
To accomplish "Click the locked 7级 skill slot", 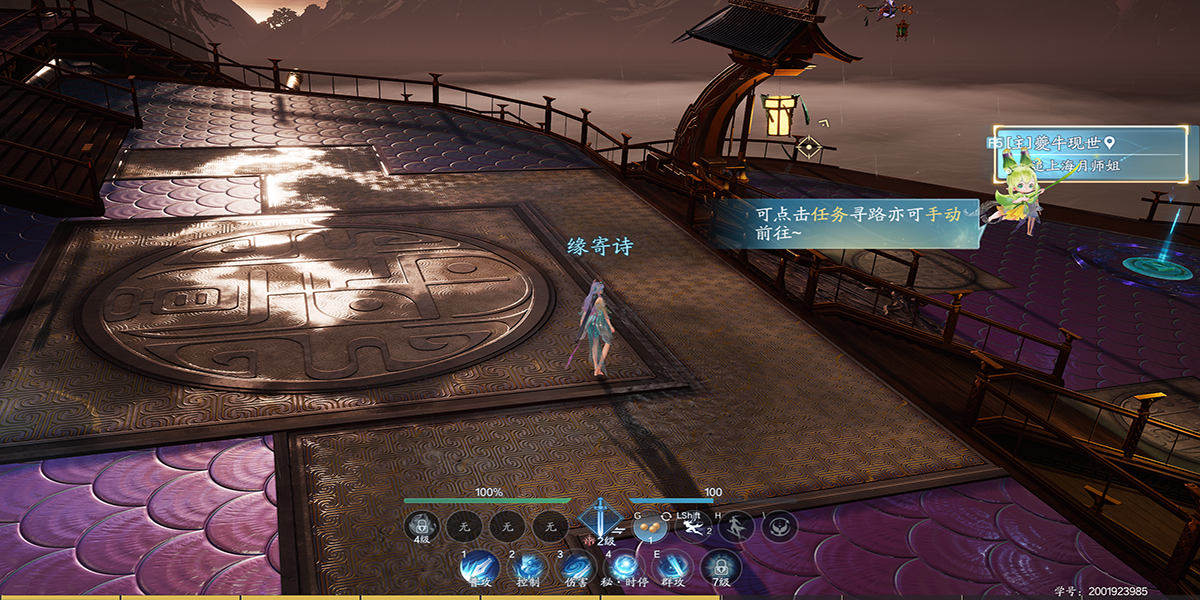I will pos(718,567).
